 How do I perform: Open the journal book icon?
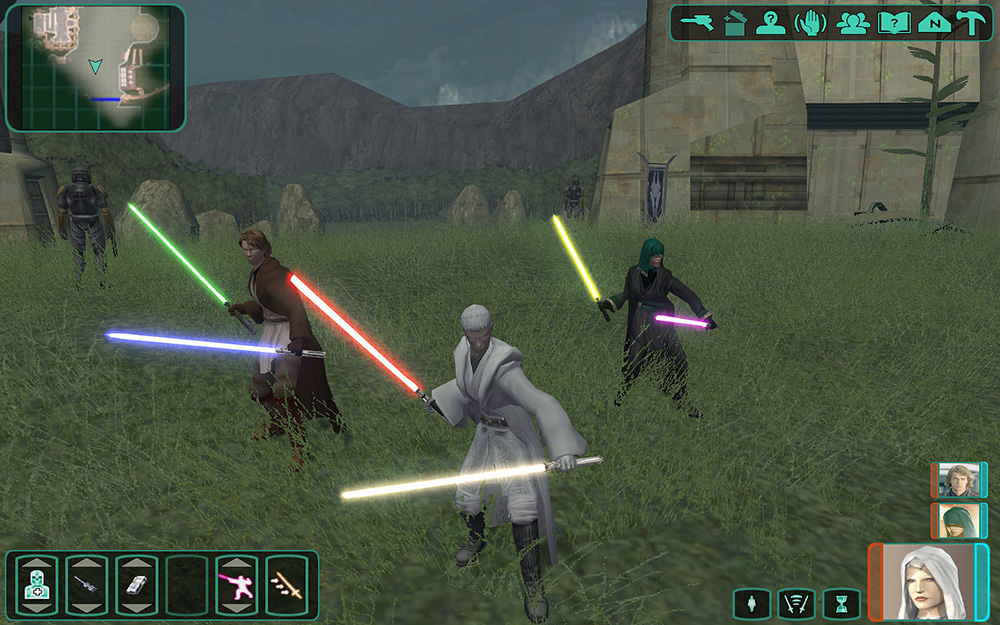coord(893,22)
